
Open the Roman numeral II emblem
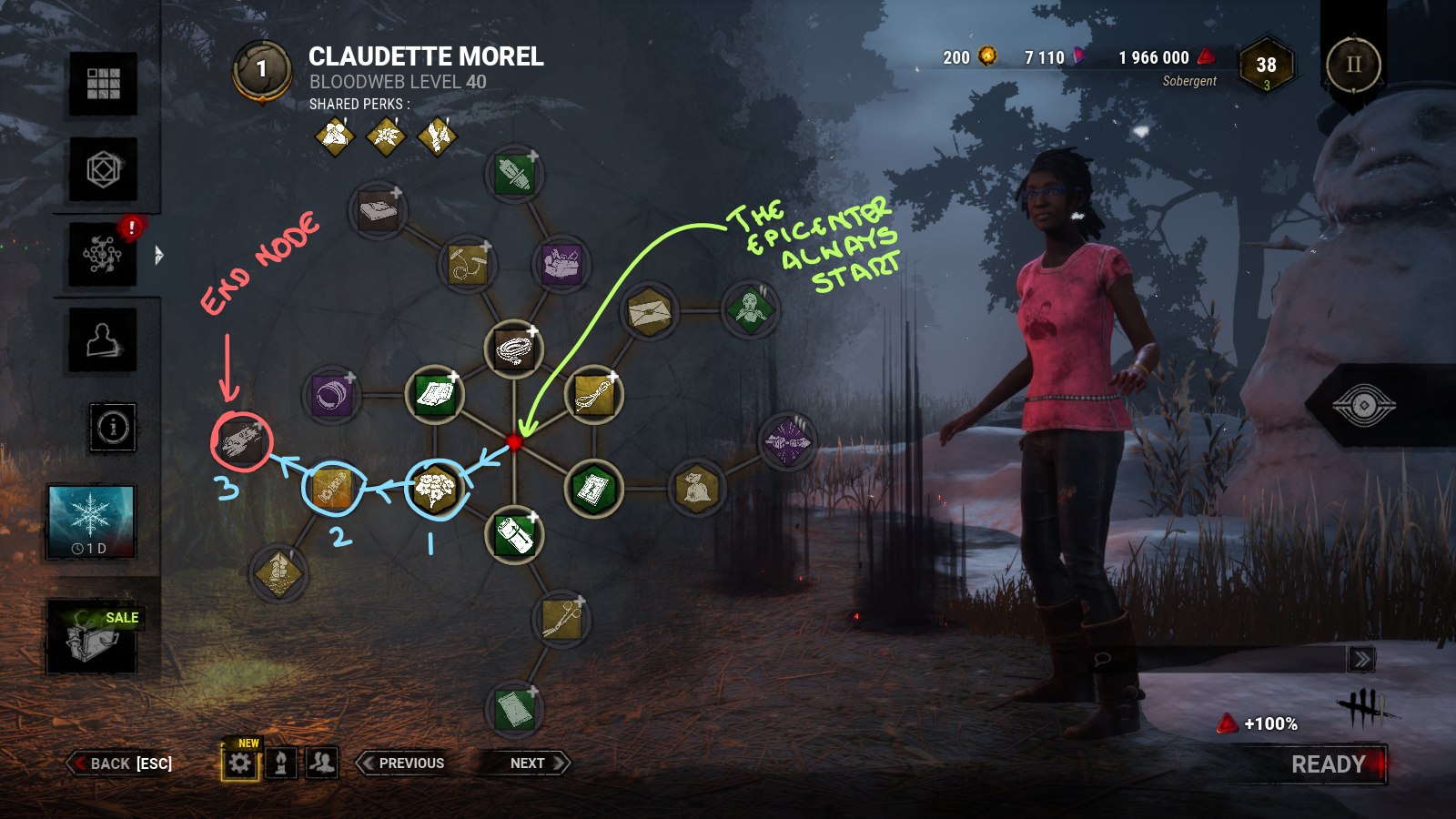click(x=1353, y=65)
